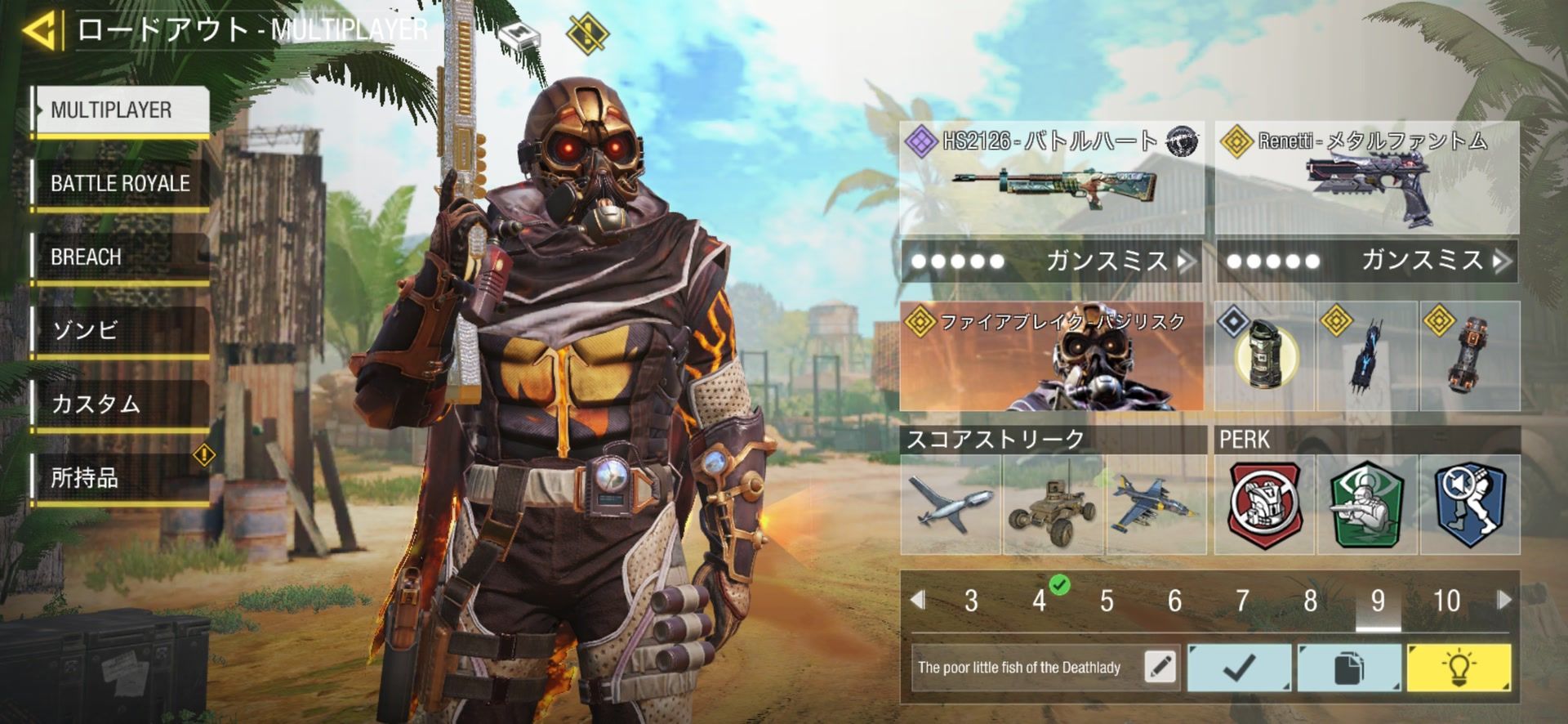The height and width of the screenshot is (724, 1568).
Task: Open Gunsmith for the HS2126
Action: click(1051, 261)
